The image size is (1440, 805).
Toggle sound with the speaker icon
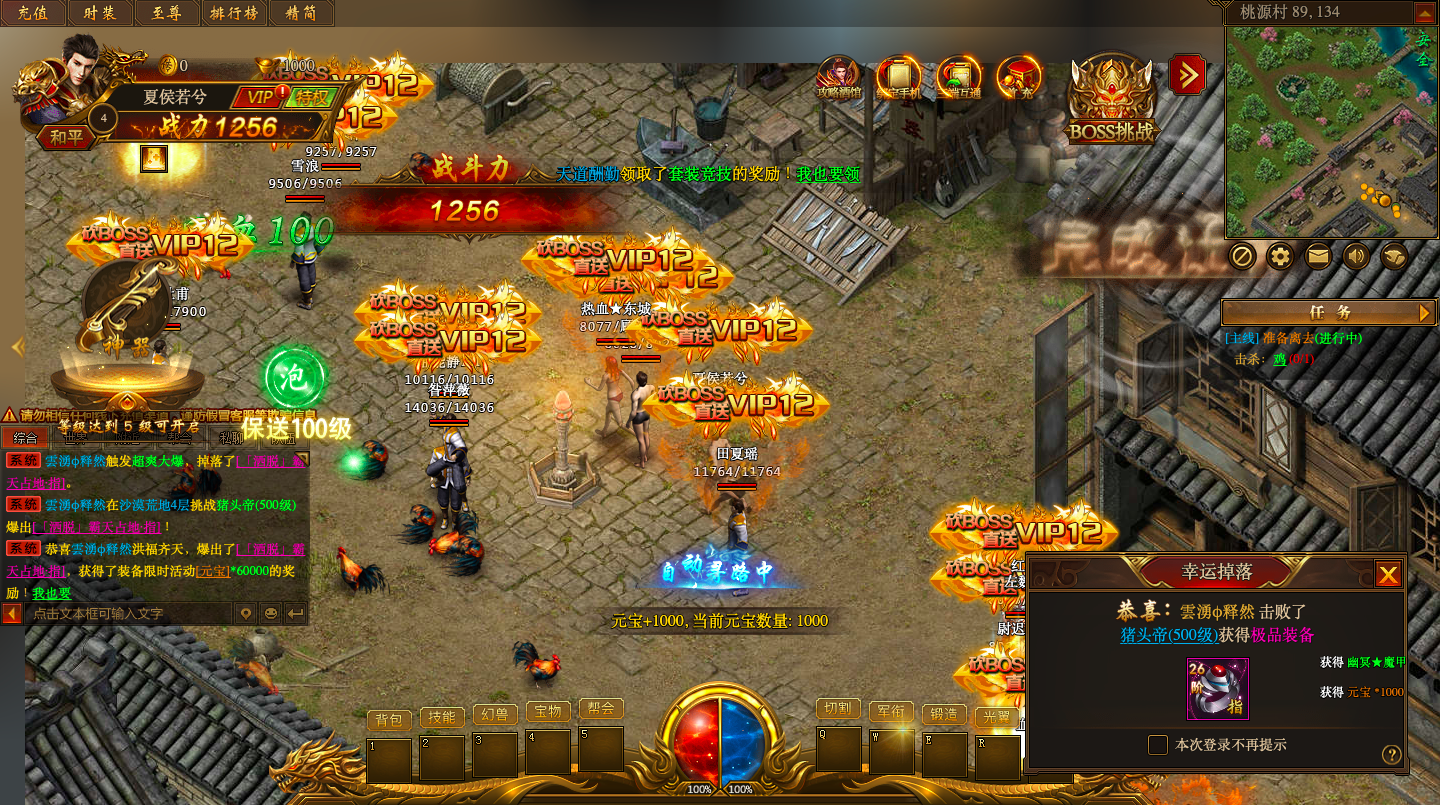pos(1356,257)
